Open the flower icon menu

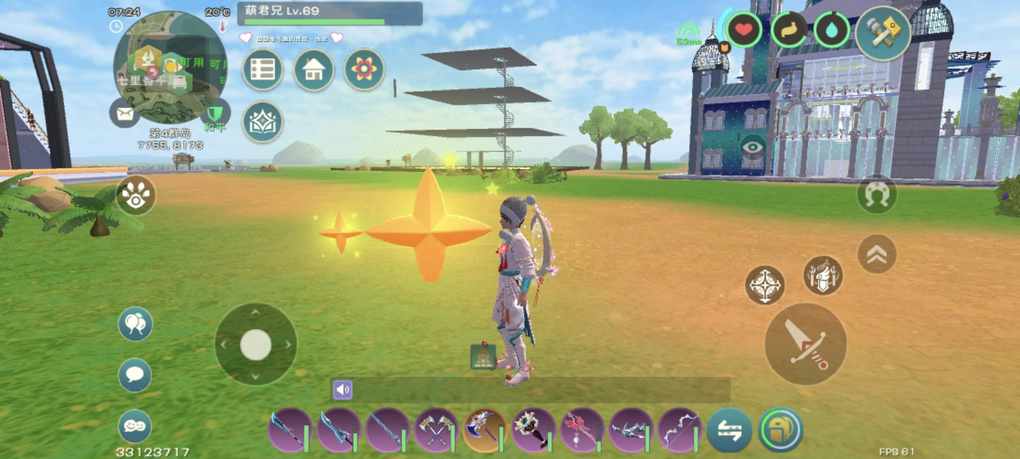click(364, 70)
